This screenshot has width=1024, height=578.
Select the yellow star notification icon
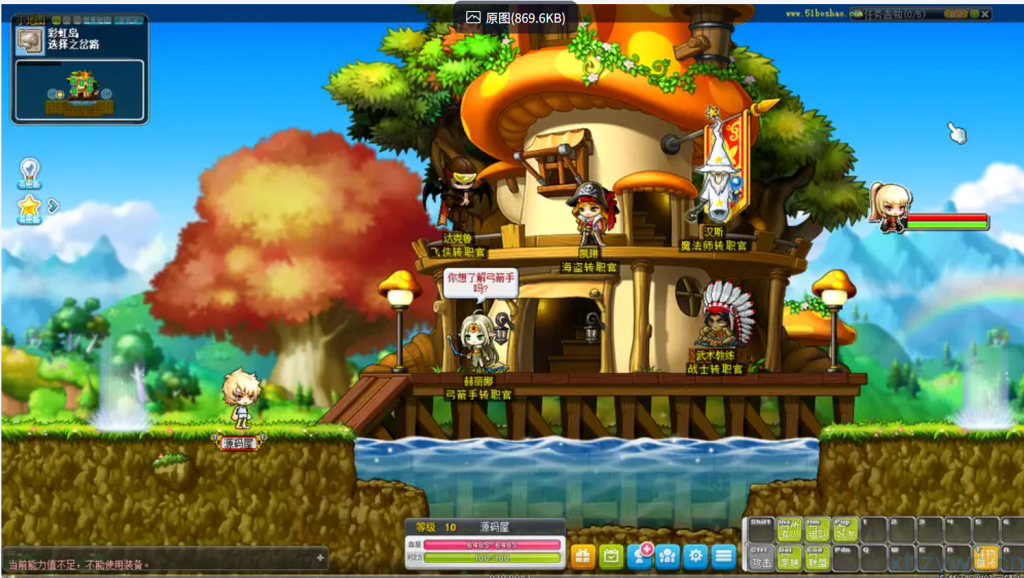(x=29, y=208)
